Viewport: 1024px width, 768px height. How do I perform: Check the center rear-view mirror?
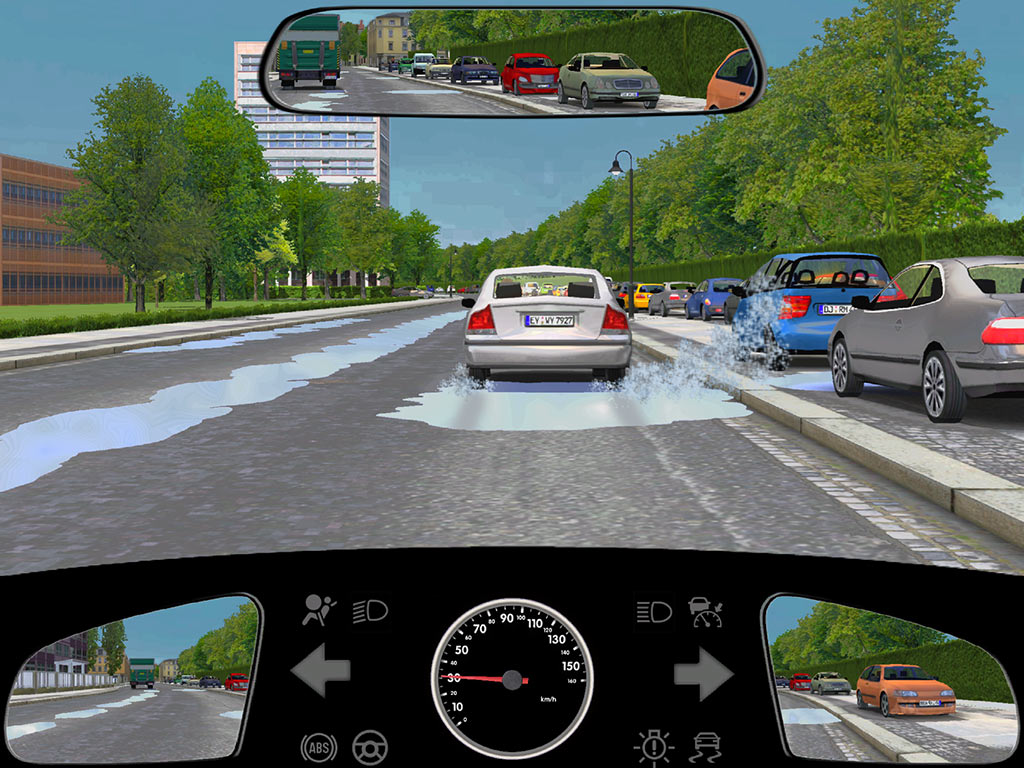[512, 62]
